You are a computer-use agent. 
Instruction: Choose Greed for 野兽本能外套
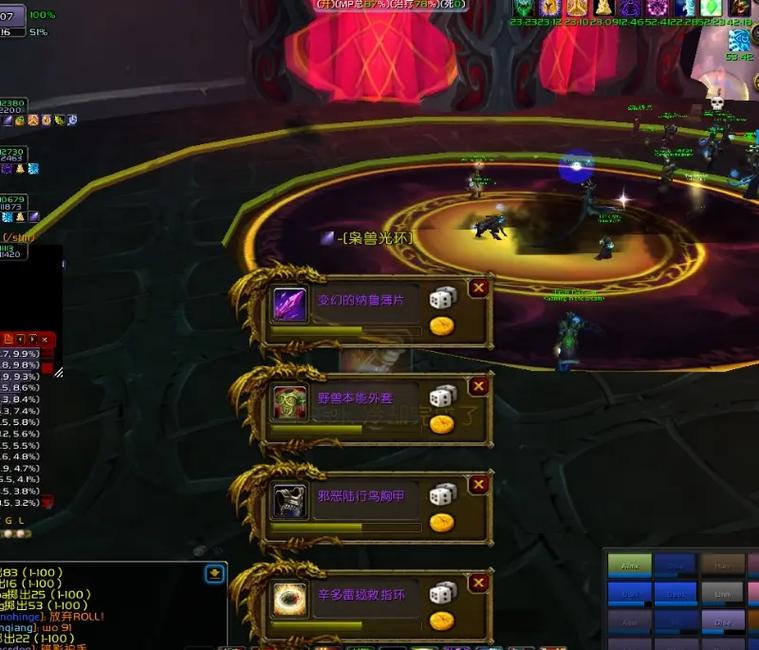coord(441,424)
